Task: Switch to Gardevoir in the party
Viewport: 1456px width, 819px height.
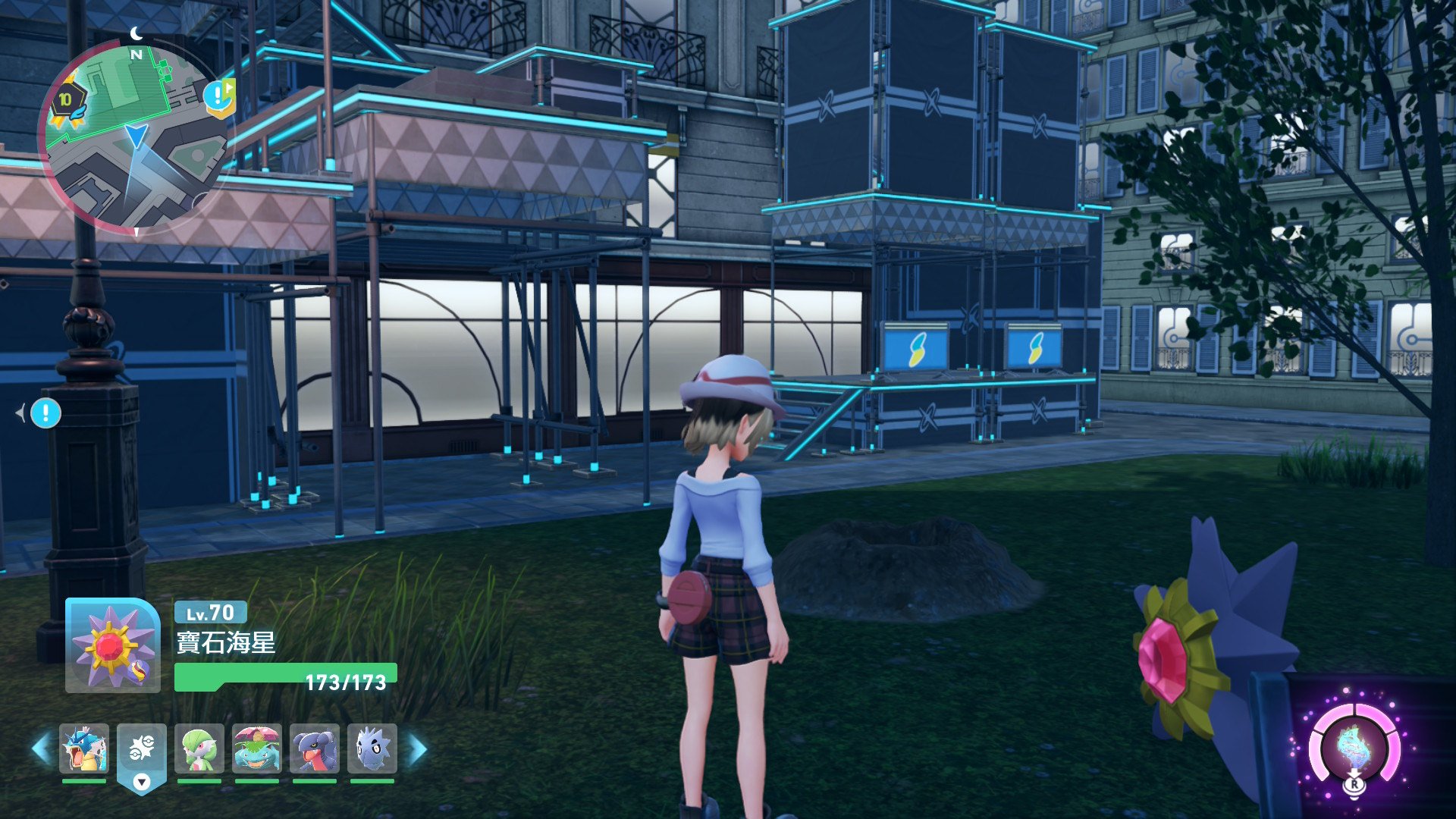Action: click(x=199, y=748)
